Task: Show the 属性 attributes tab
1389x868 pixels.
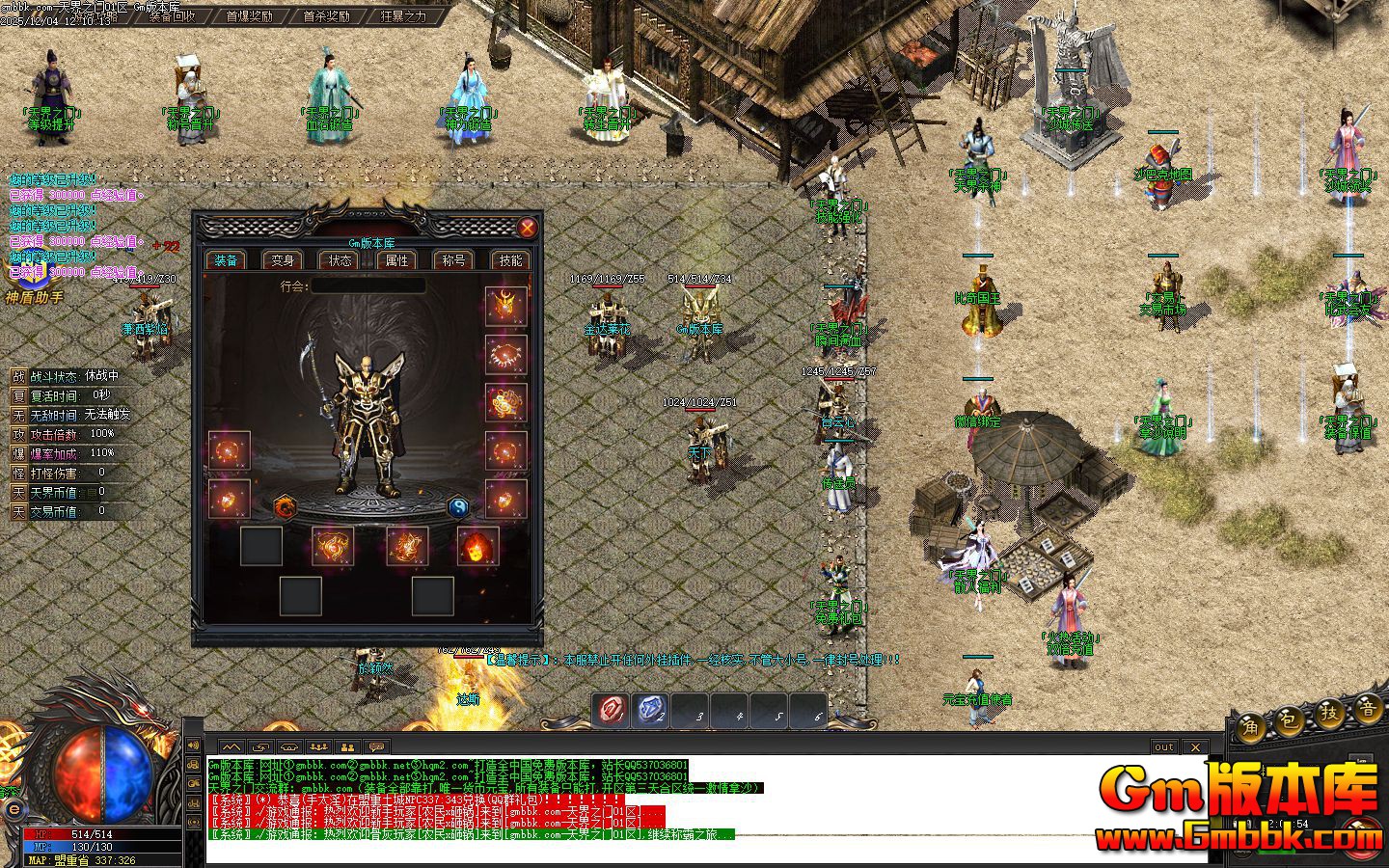Action: 396,260
